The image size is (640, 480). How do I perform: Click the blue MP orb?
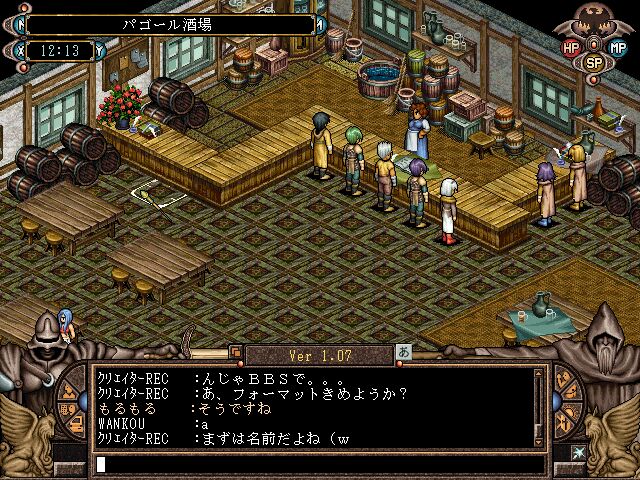tap(619, 46)
